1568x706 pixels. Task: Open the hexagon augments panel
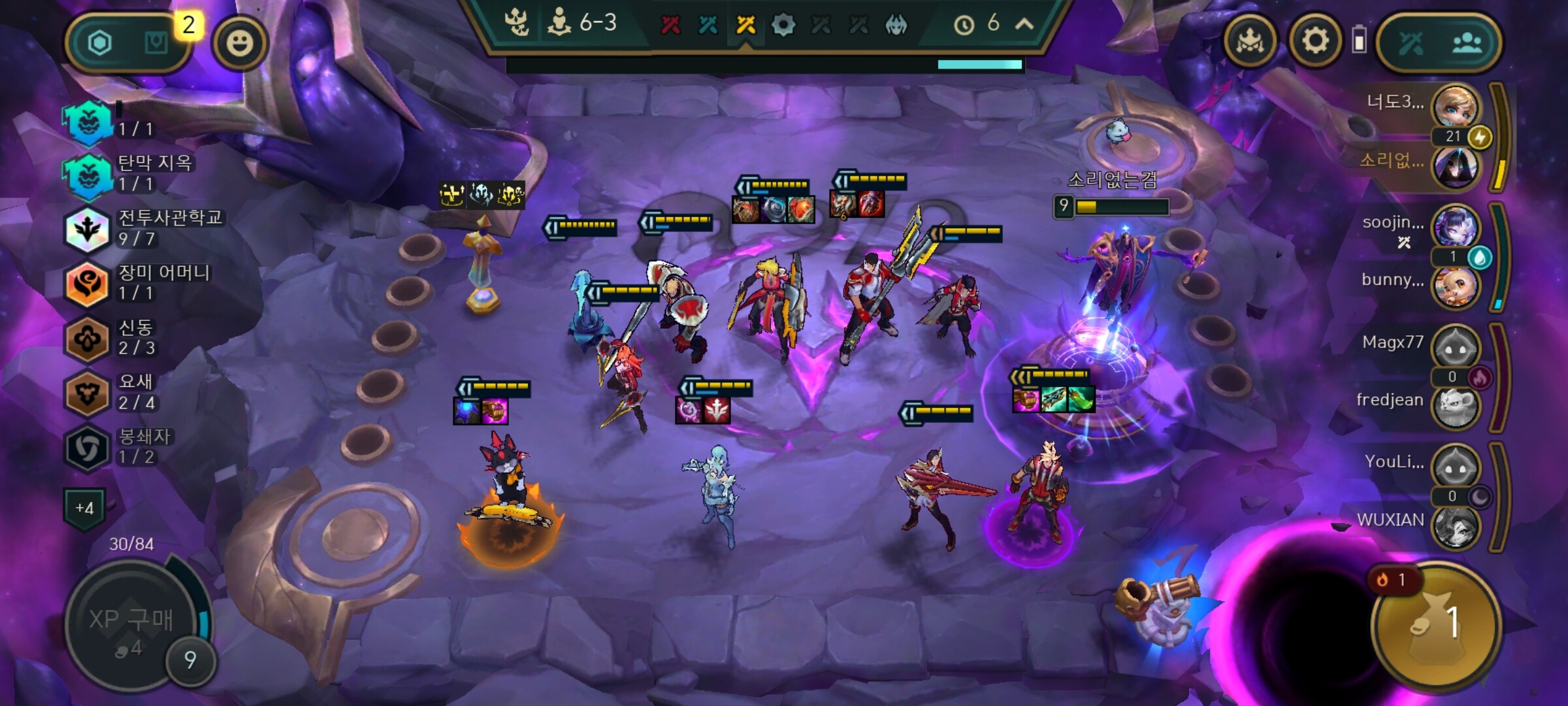pos(100,43)
